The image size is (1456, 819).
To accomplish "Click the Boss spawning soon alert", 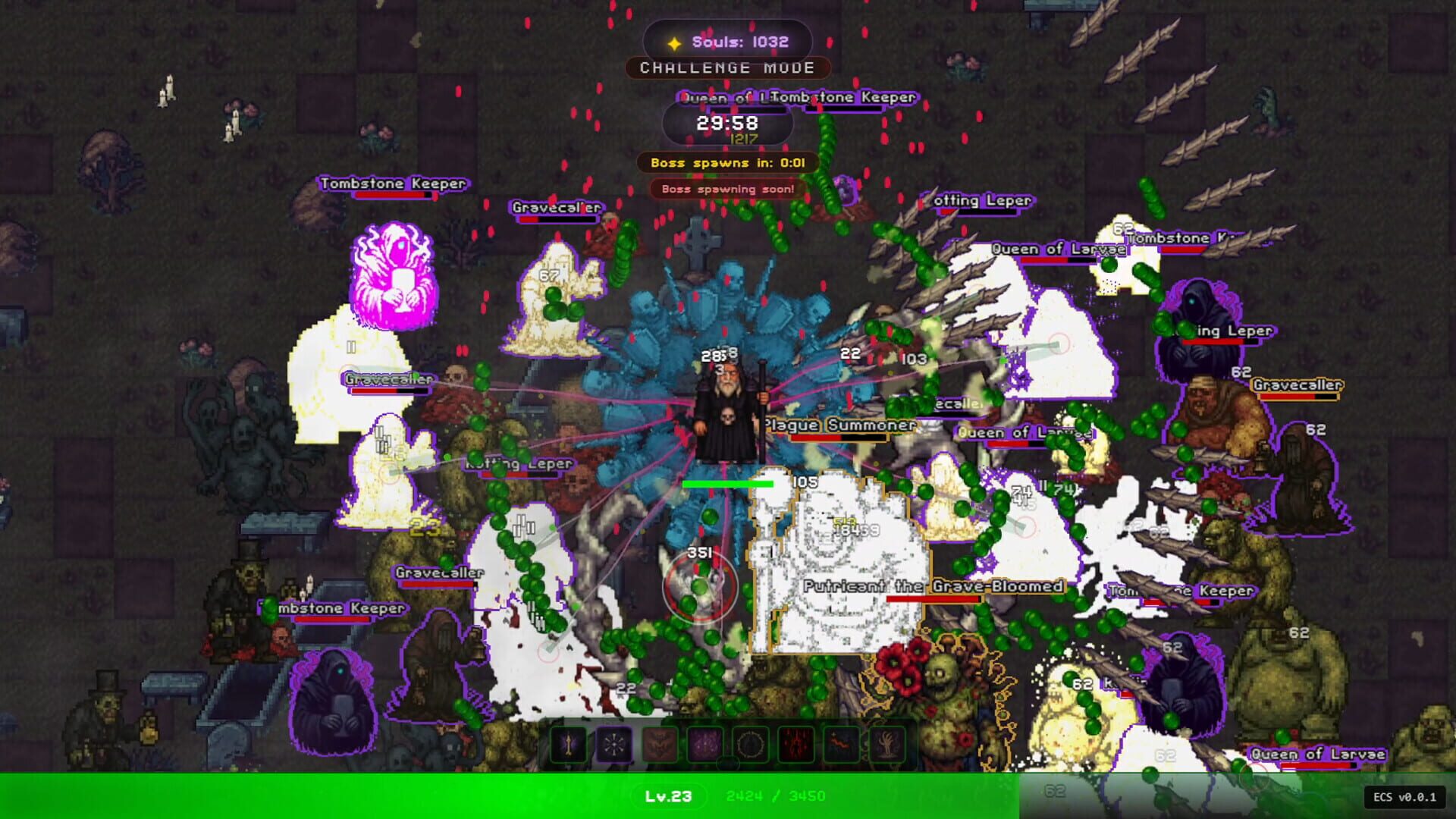I will click(726, 190).
